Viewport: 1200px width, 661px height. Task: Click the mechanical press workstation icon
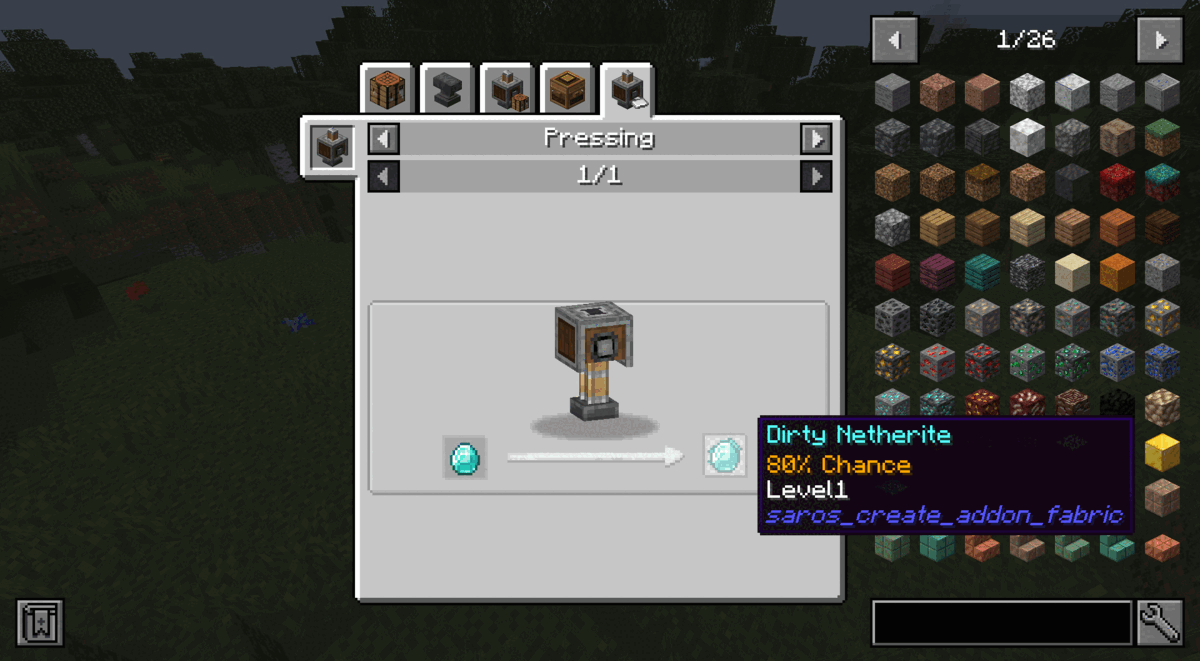[330, 148]
